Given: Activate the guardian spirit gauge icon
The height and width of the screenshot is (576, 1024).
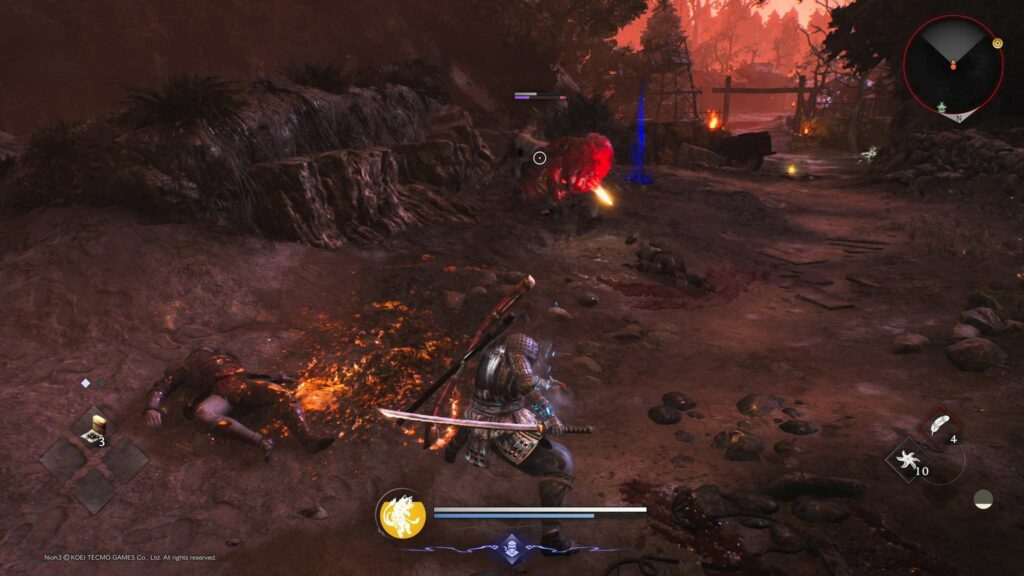Looking at the screenshot, I should 401,514.
